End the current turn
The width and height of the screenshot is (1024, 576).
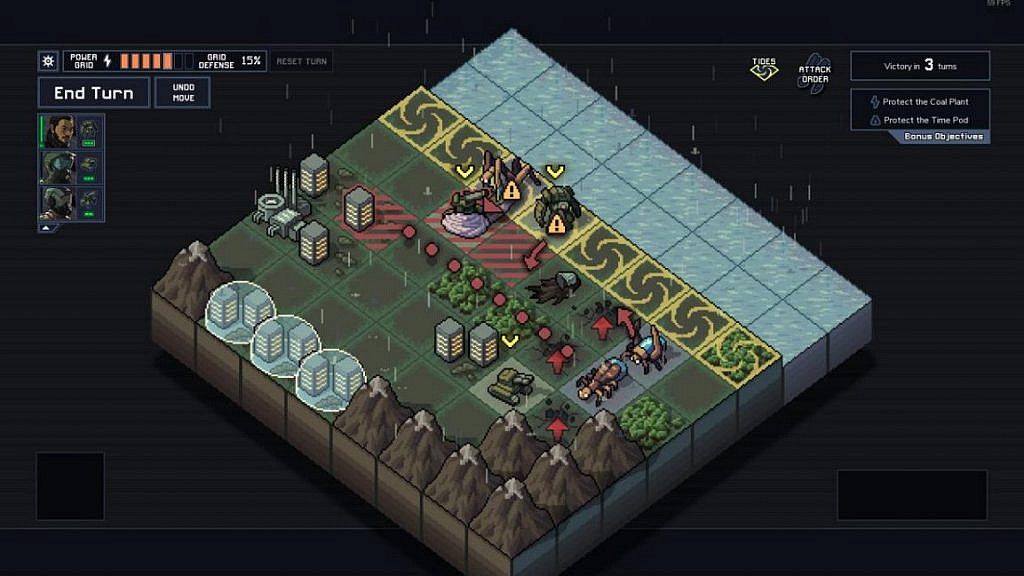point(93,93)
